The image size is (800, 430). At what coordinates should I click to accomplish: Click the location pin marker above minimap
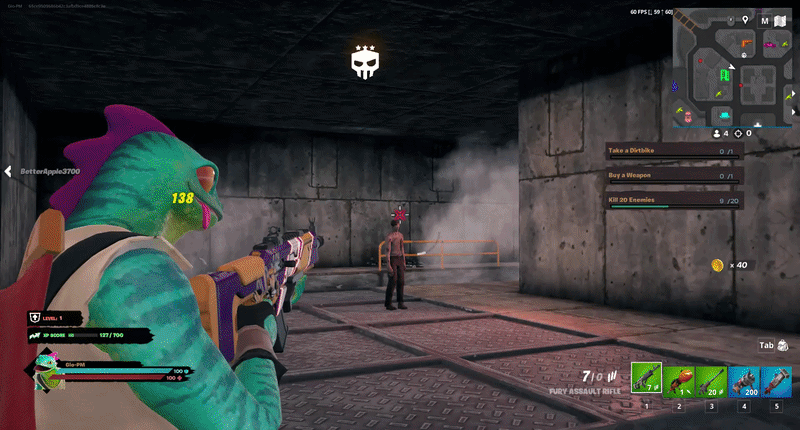(x=745, y=19)
